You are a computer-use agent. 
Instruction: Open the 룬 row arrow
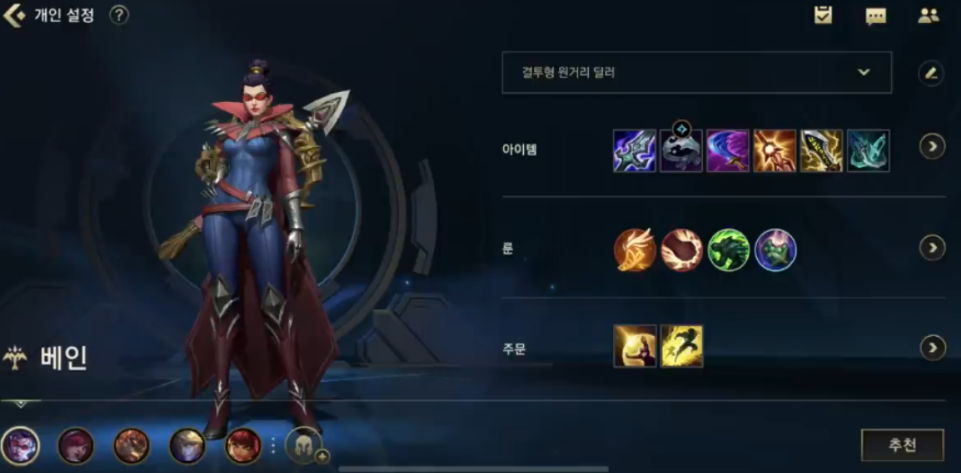pos(932,247)
